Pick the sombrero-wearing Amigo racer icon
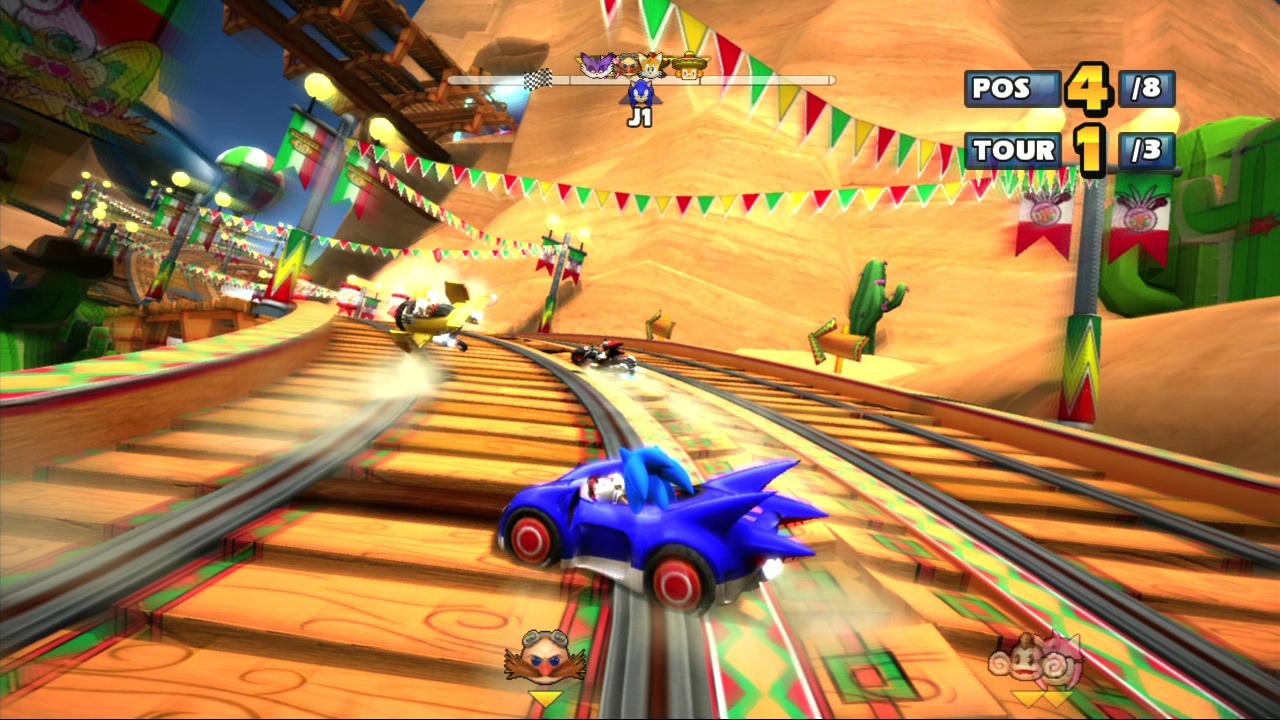 pos(688,65)
